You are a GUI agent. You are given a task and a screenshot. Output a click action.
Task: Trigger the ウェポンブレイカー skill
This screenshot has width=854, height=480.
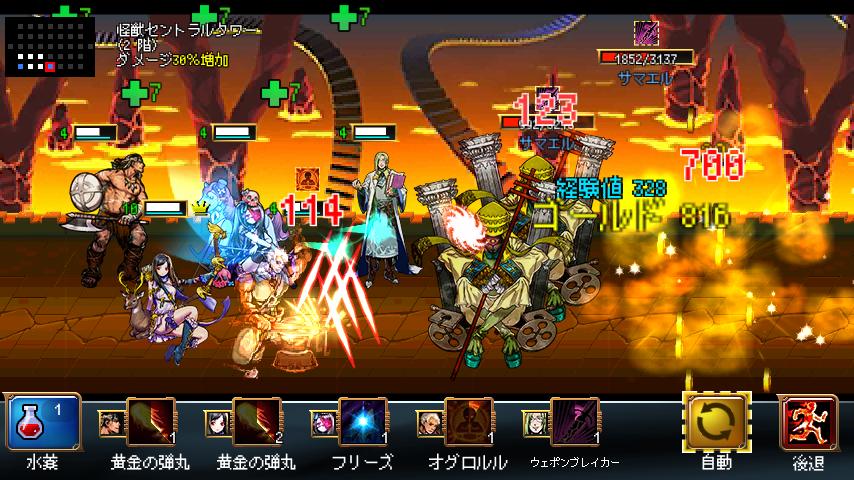(x=574, y=423)
